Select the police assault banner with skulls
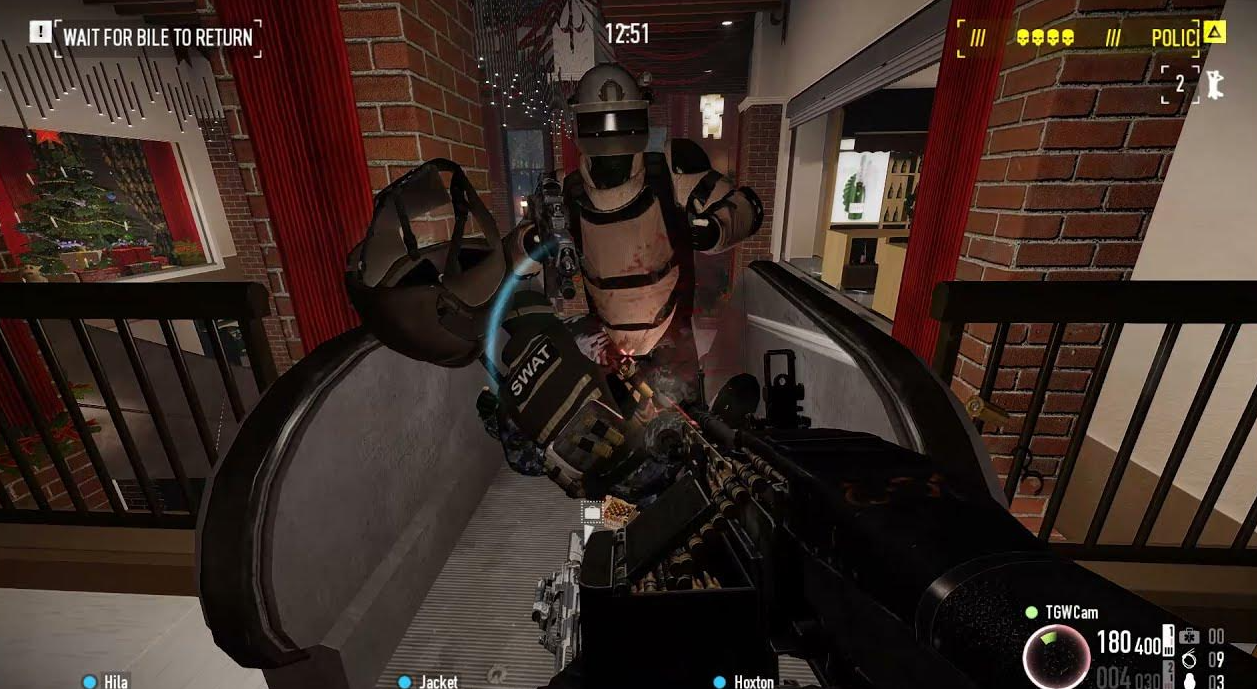 click(1088, 38)
